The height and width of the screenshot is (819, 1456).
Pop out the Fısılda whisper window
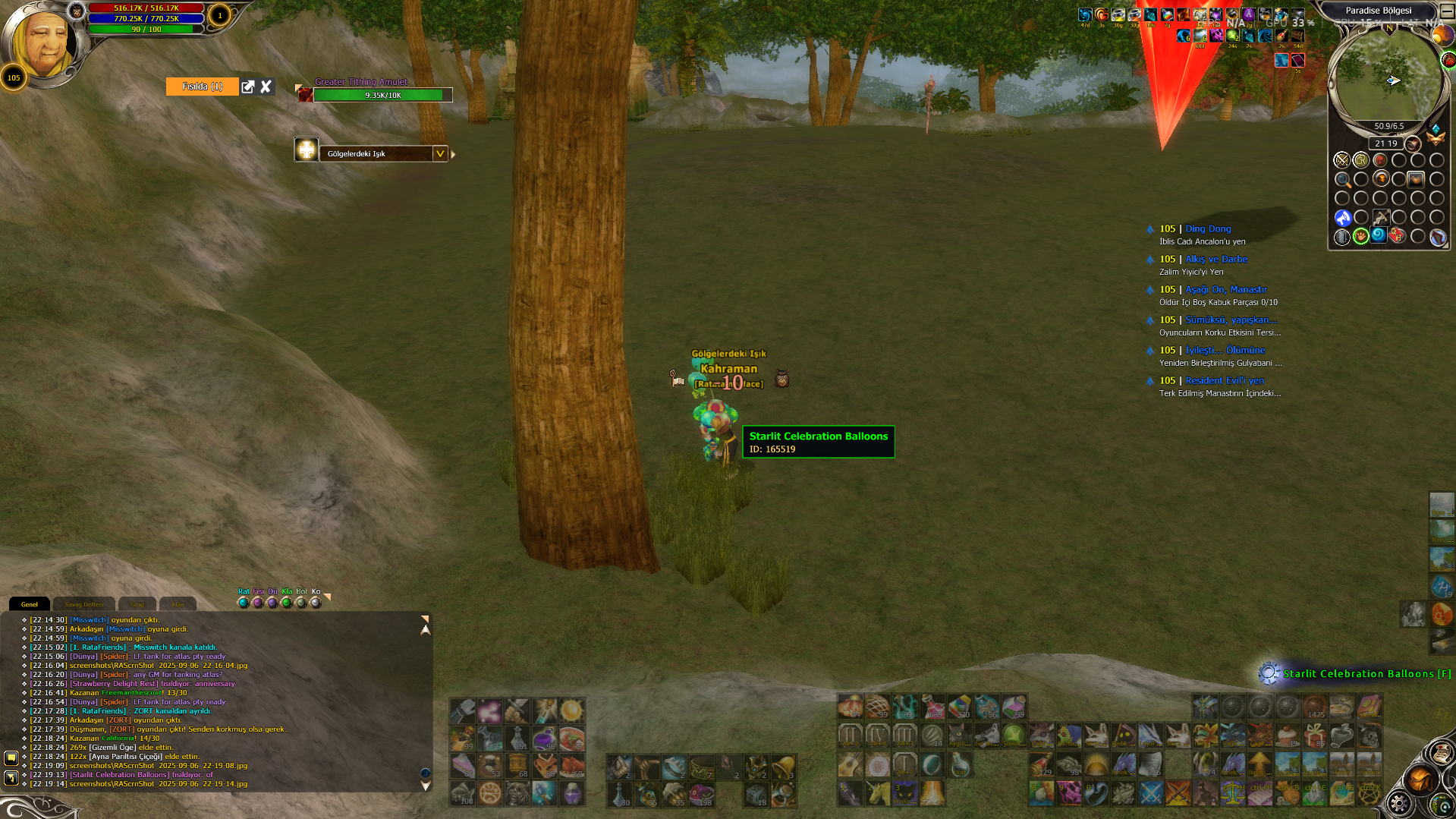click(x=247, y=87)
